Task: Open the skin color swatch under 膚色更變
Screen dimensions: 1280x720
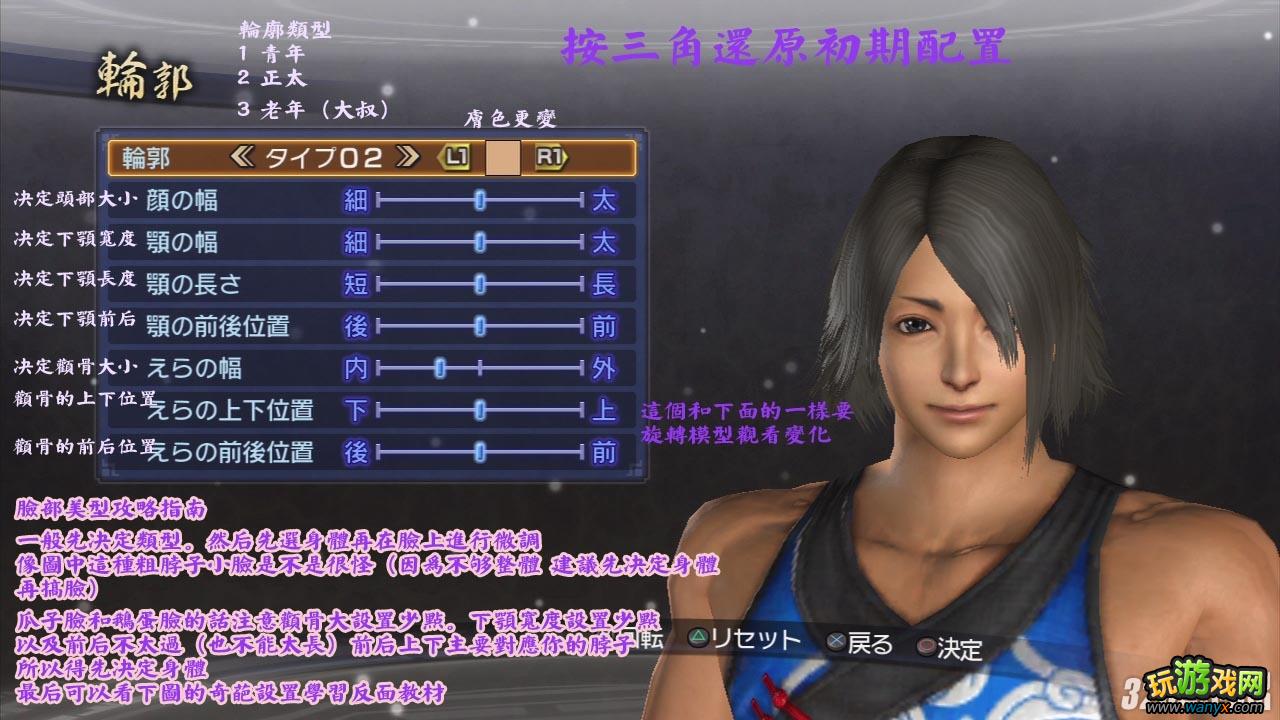Action: point(501,155)
